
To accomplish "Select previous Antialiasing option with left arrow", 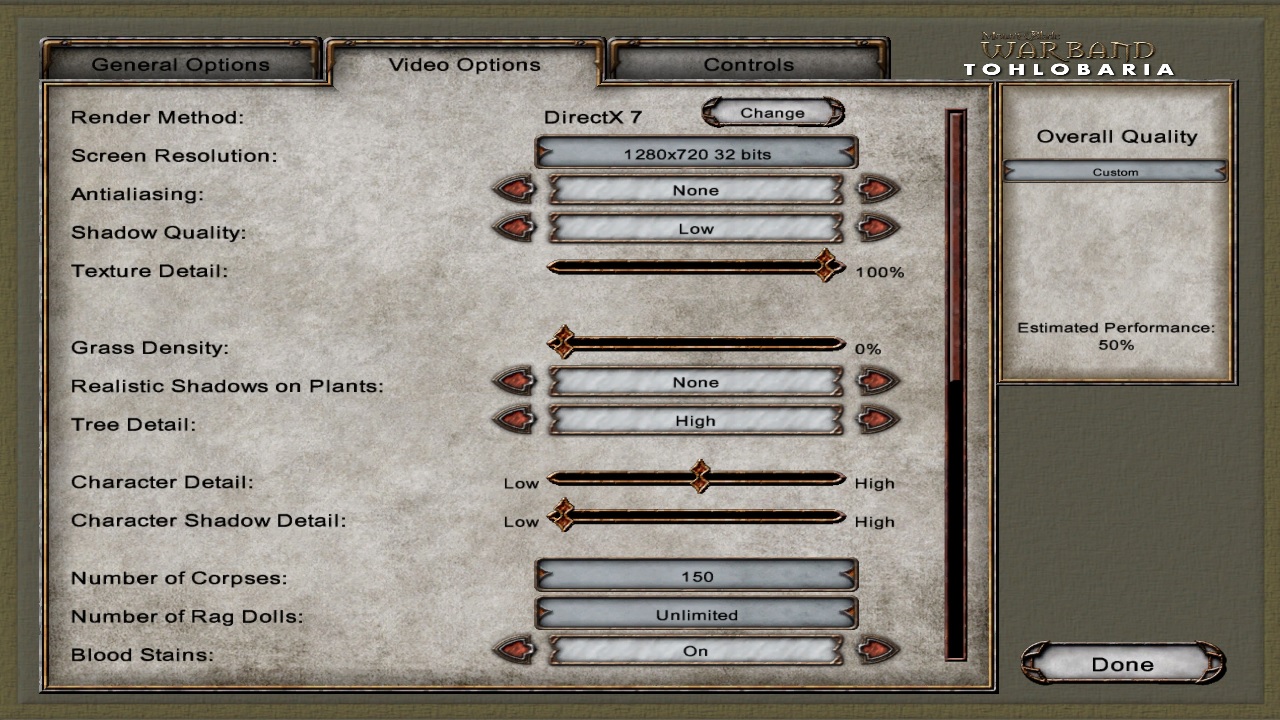I will point(514,190).
